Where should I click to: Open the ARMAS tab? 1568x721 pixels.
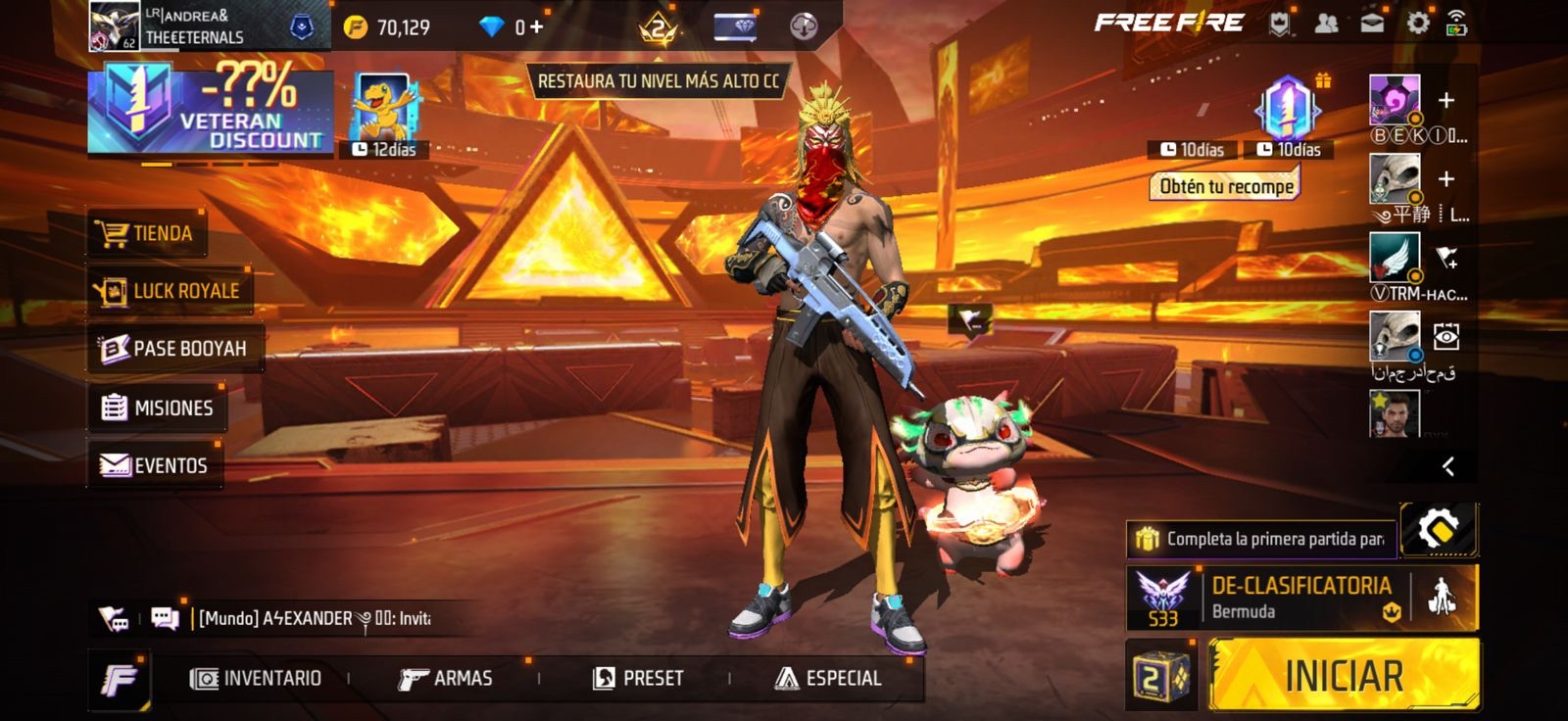tap(446, 678)
